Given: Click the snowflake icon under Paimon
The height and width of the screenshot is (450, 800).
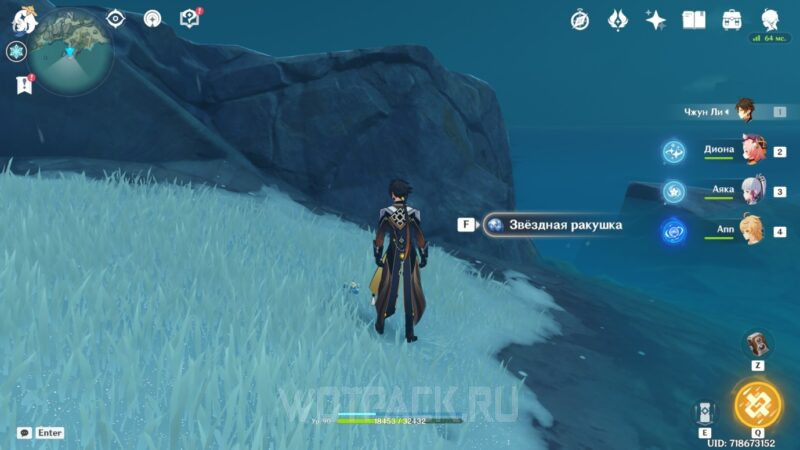Looking at the screenshot, I should tap(17, 52).
